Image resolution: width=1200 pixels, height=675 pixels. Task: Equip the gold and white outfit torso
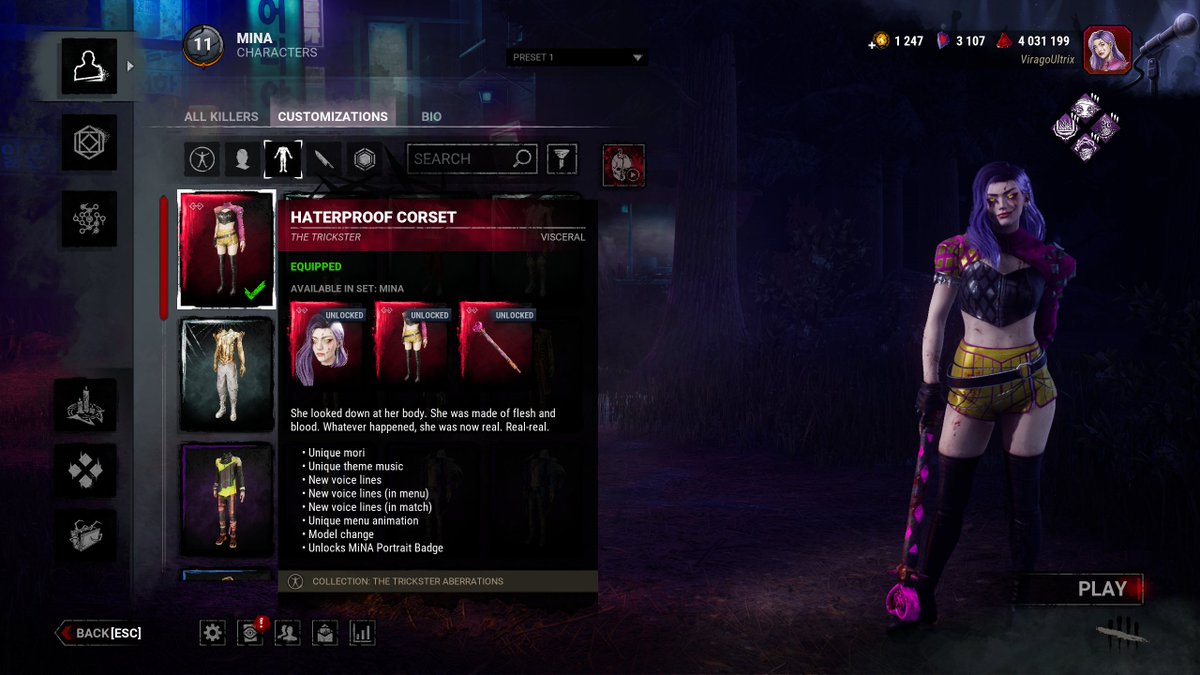(x=228, y=370)
